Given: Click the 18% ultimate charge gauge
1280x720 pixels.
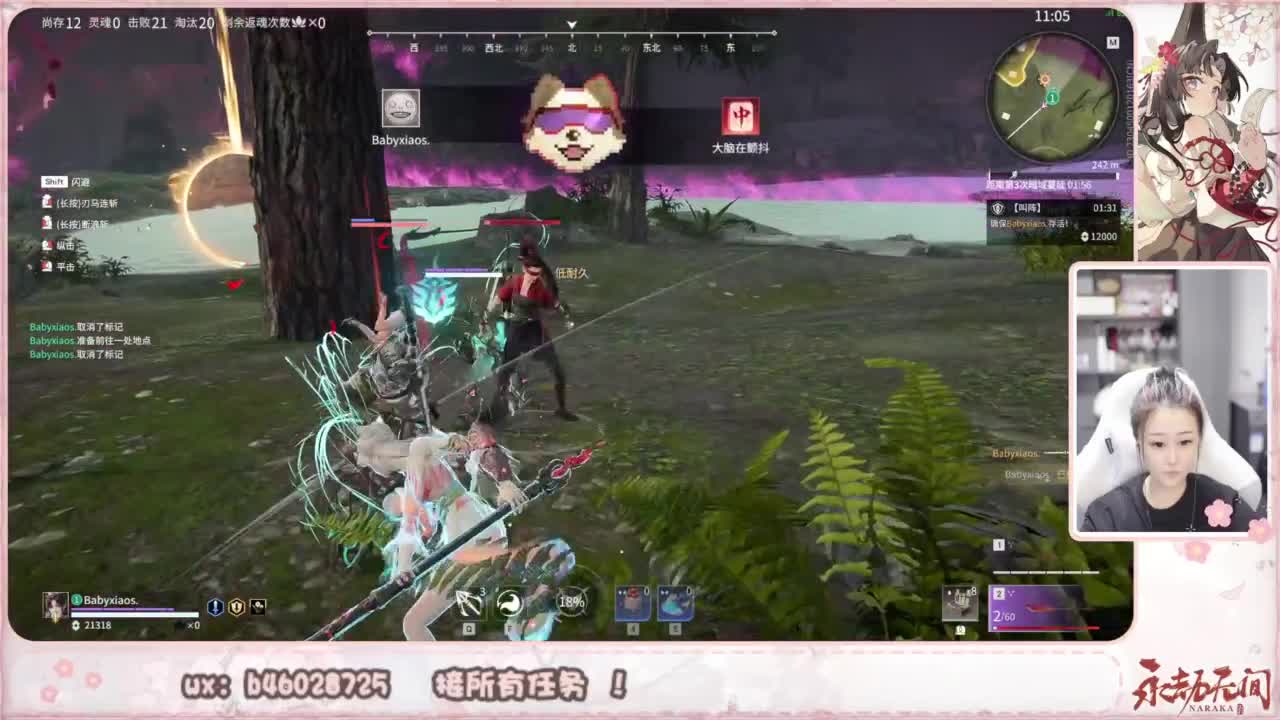Looking at the screenshot, I should [570, 602].
